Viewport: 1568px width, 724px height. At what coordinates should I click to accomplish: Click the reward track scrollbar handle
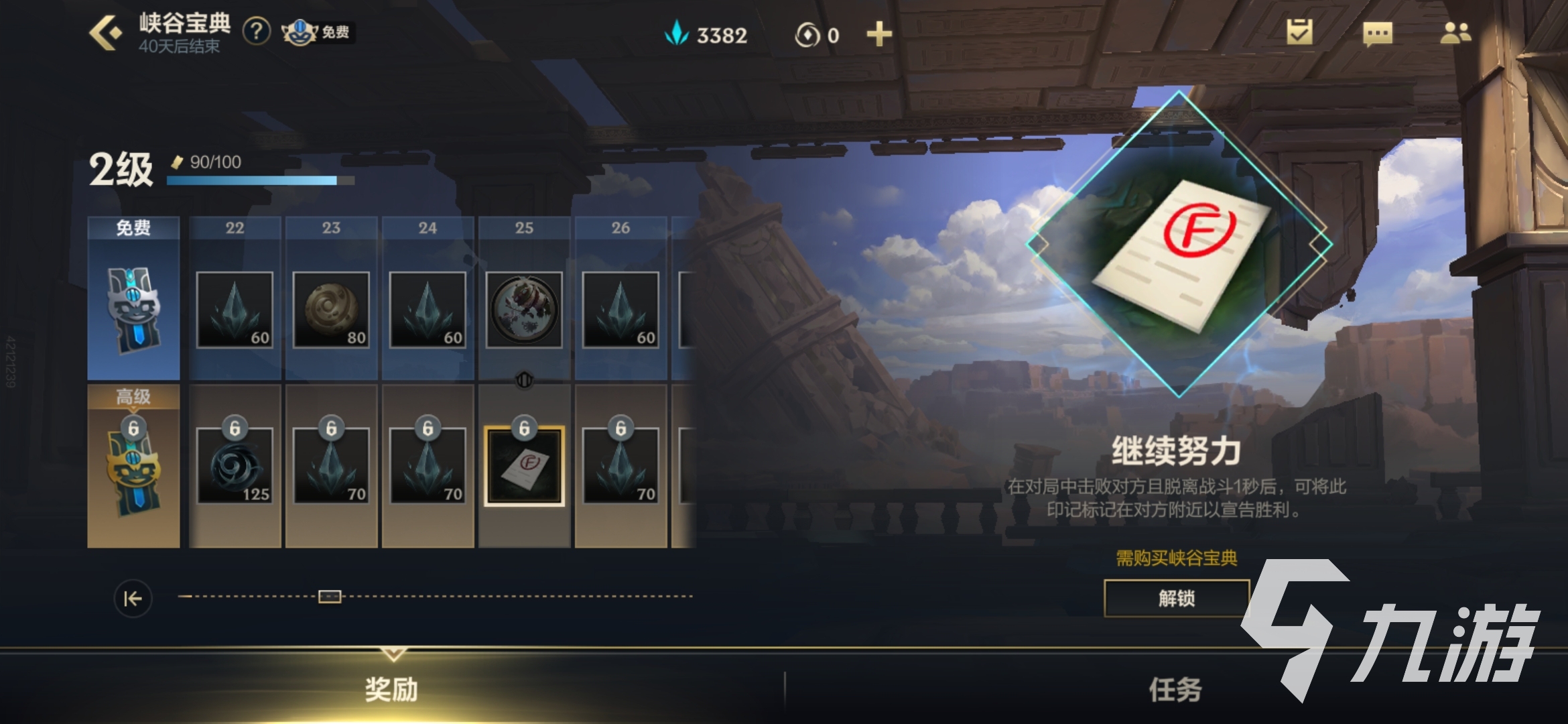click(330, 596)
